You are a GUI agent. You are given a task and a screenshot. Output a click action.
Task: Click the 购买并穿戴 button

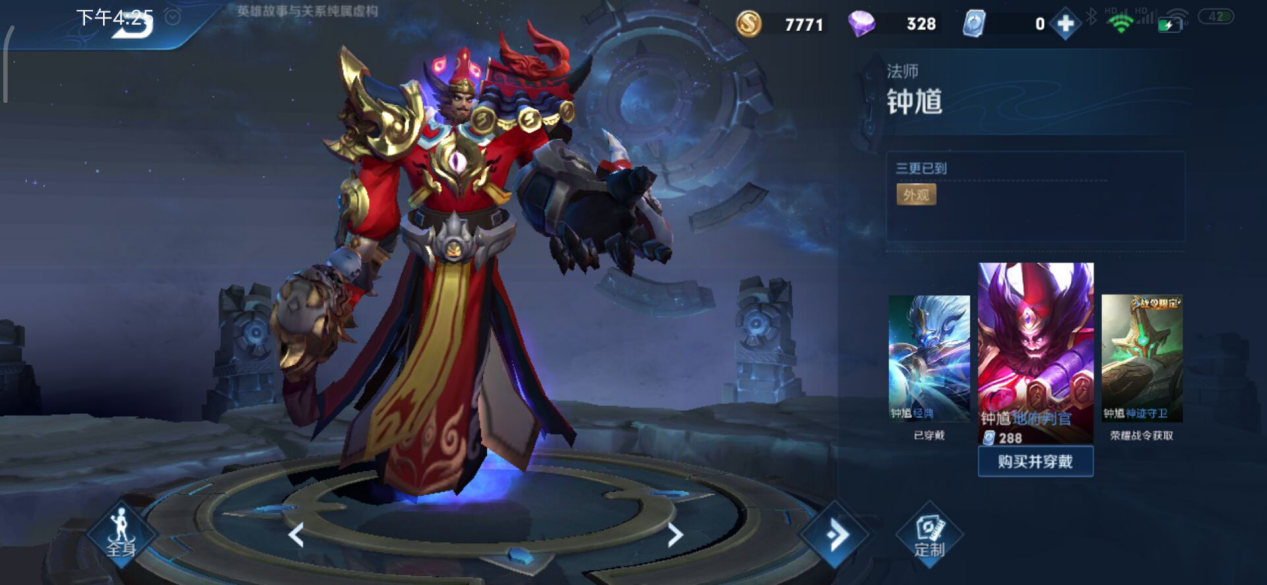click(x=1035, y=461)
